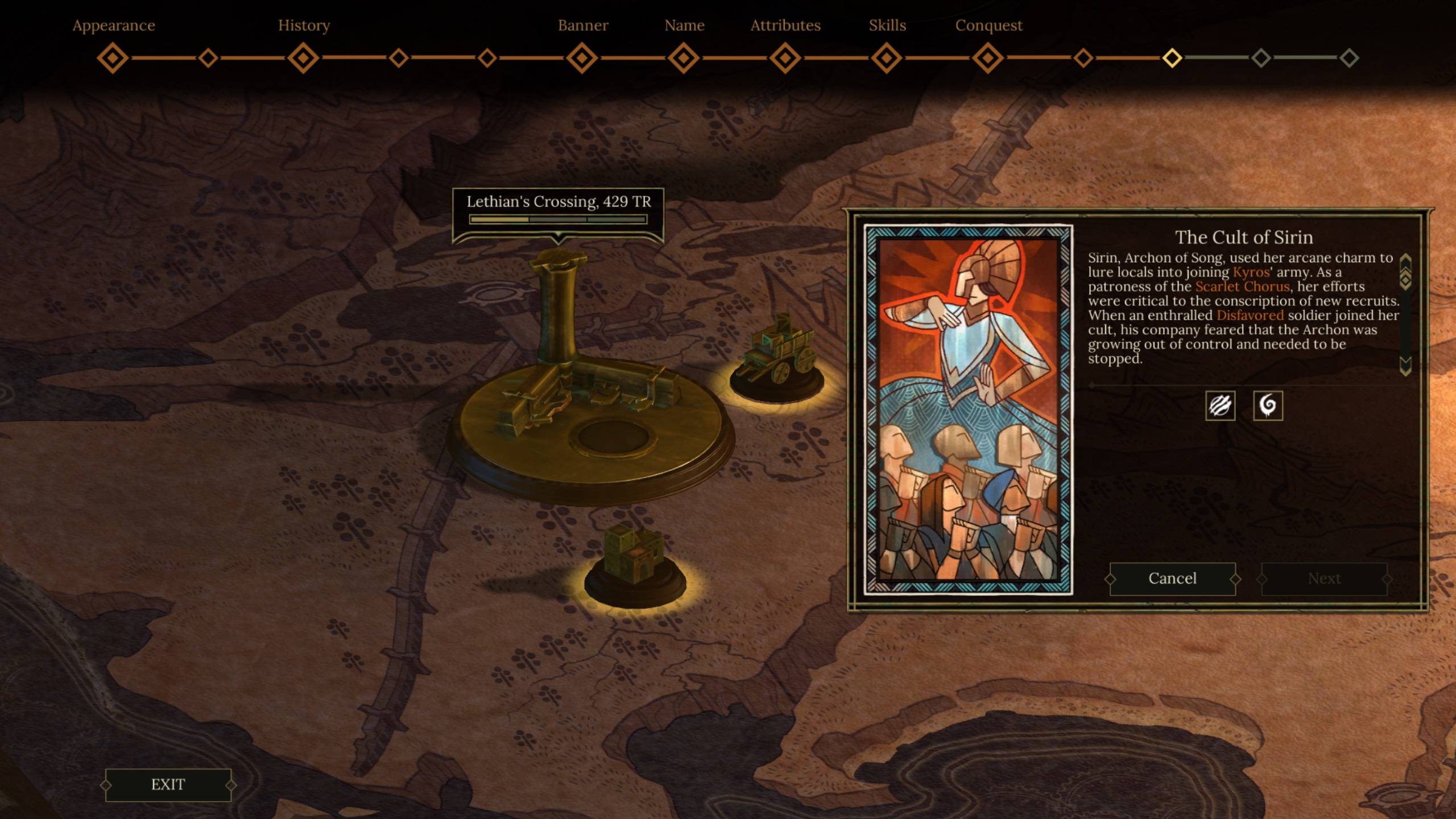Switch to the Attributes step

(785, 58)
